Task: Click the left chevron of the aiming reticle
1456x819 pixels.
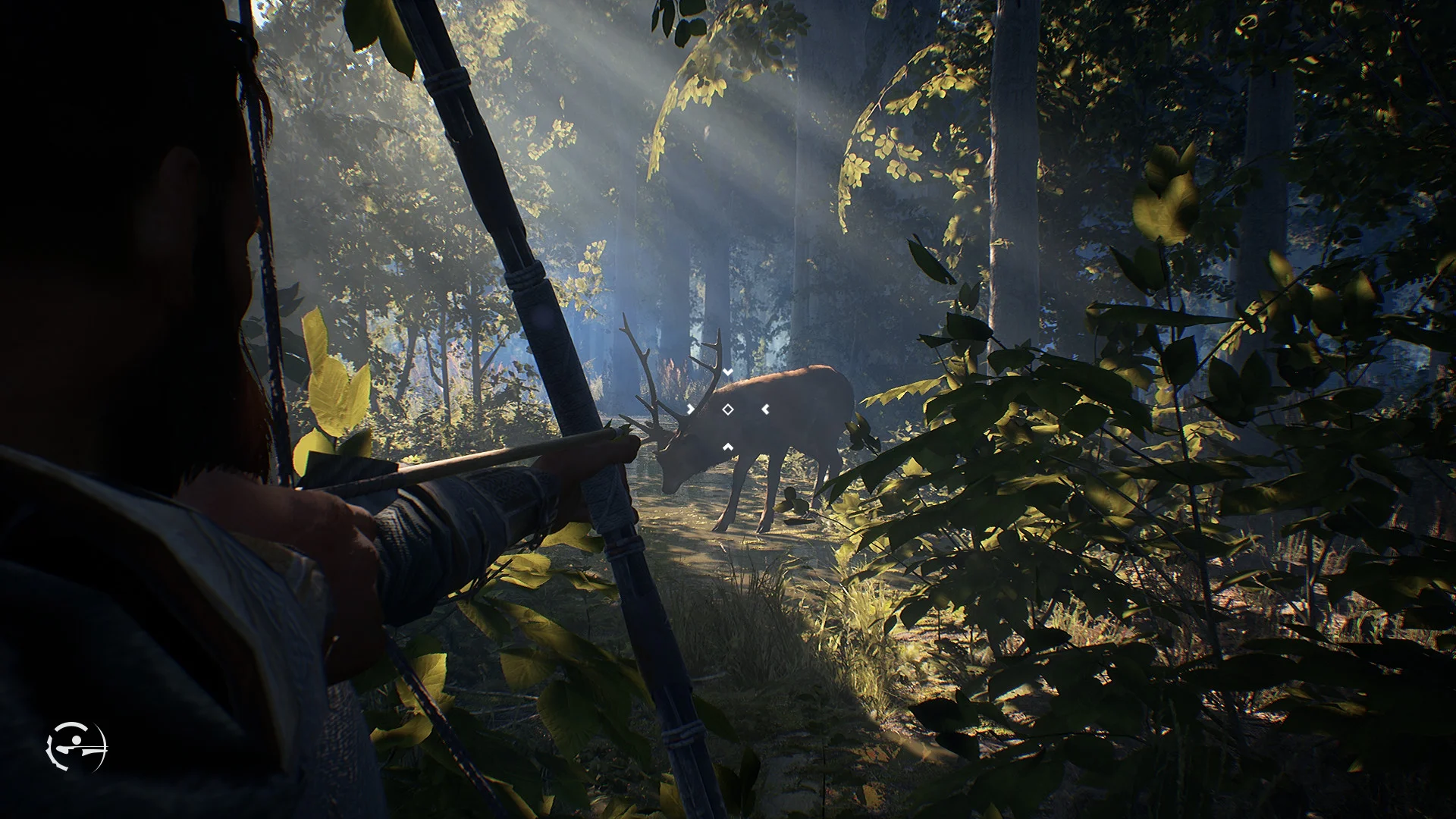Action: pyautogui.click(x=690, y=409)
